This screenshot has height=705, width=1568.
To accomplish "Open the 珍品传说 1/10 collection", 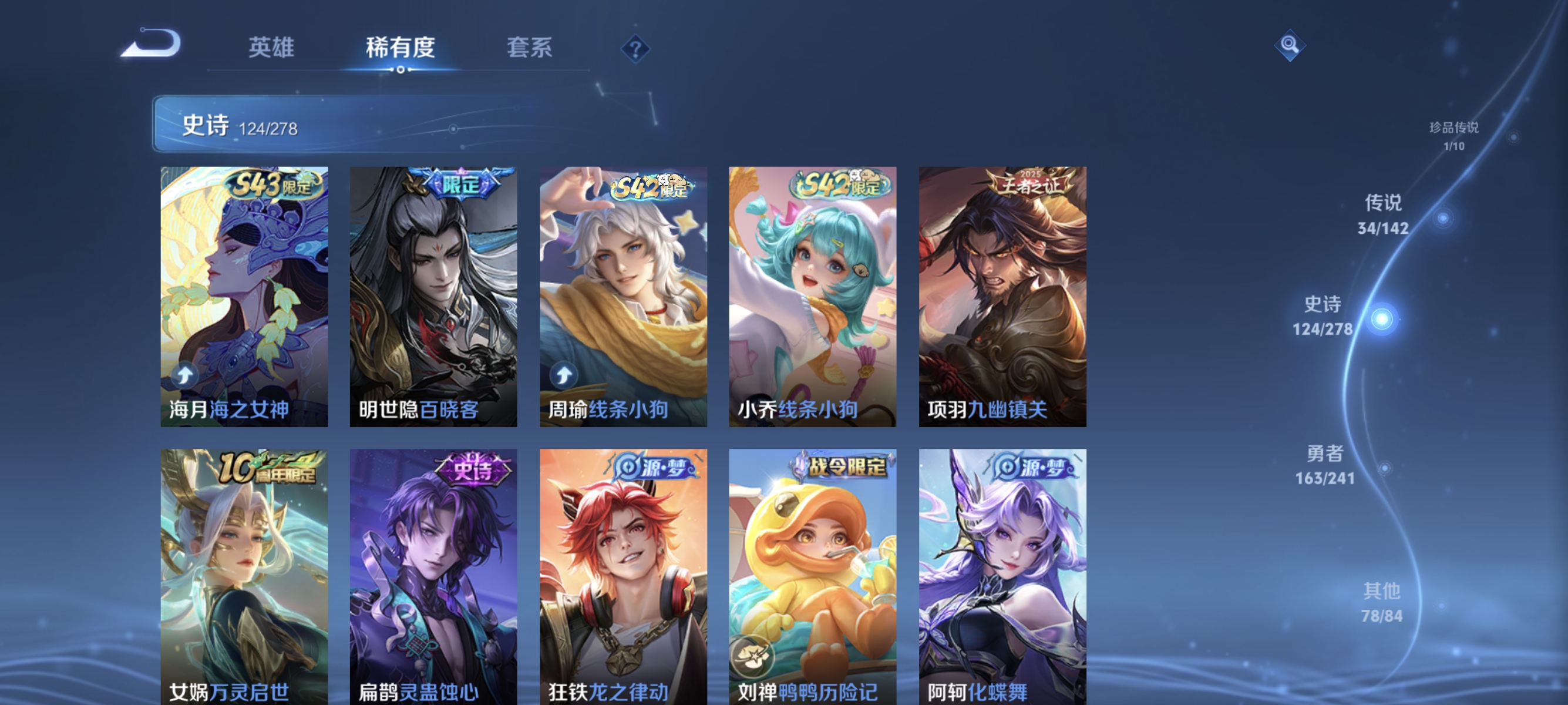I will pos(1453,135).
